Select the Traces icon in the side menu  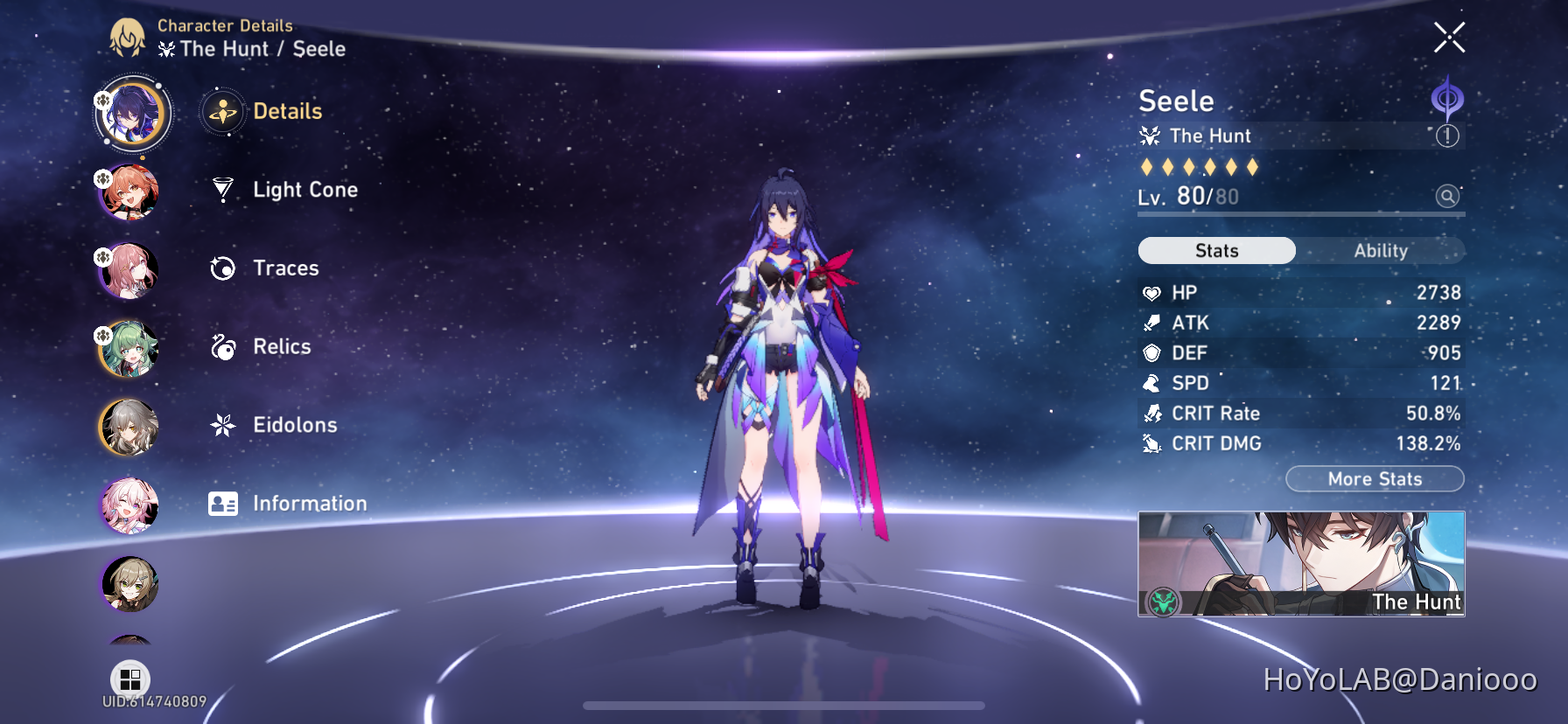tap(222, 268)
